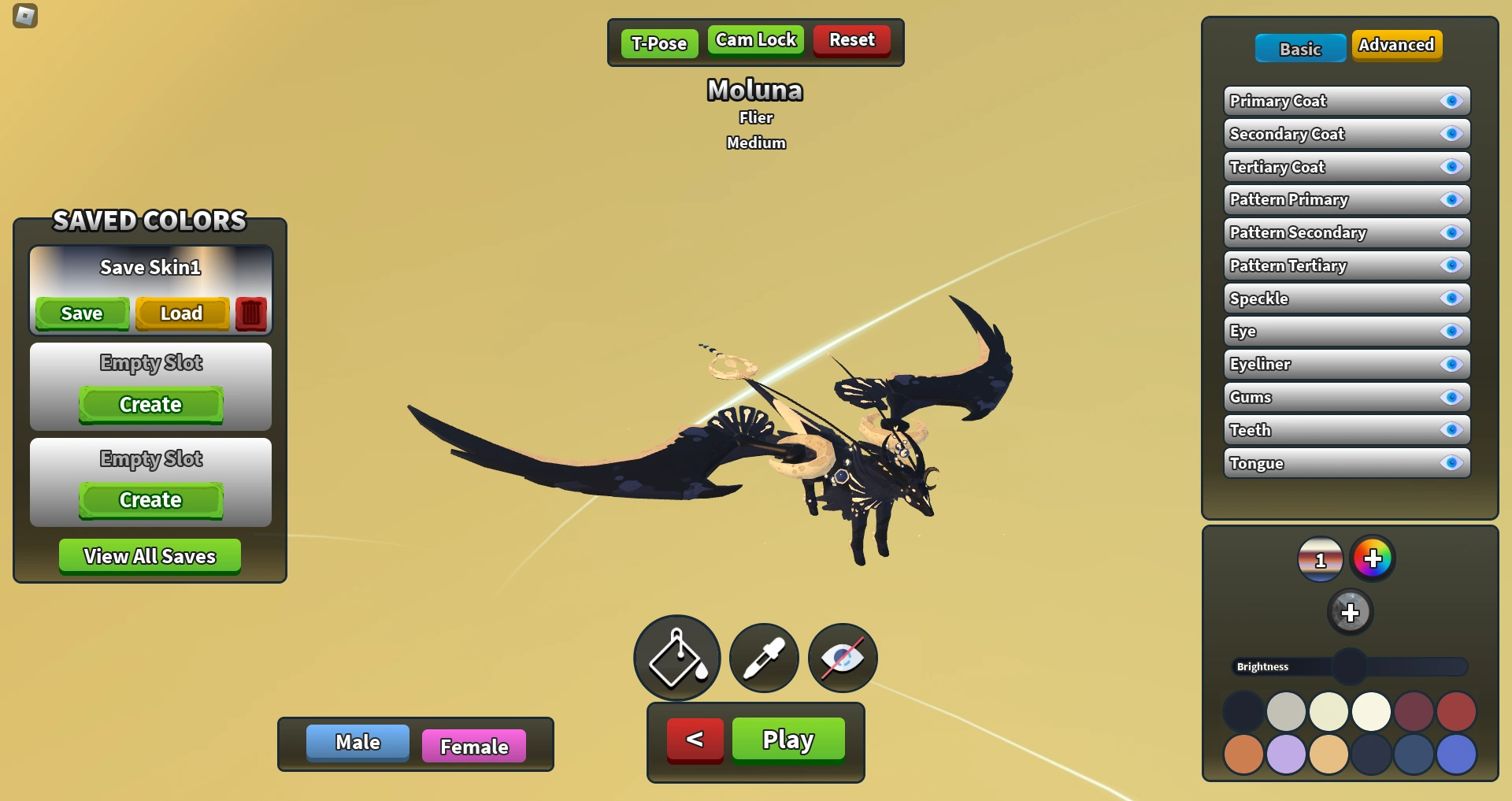Image resolution: width=1512 pixels, height=801 pixels.
Task: Open the Basic tab
Action: pyautogui.click(x=1300, y=48)
